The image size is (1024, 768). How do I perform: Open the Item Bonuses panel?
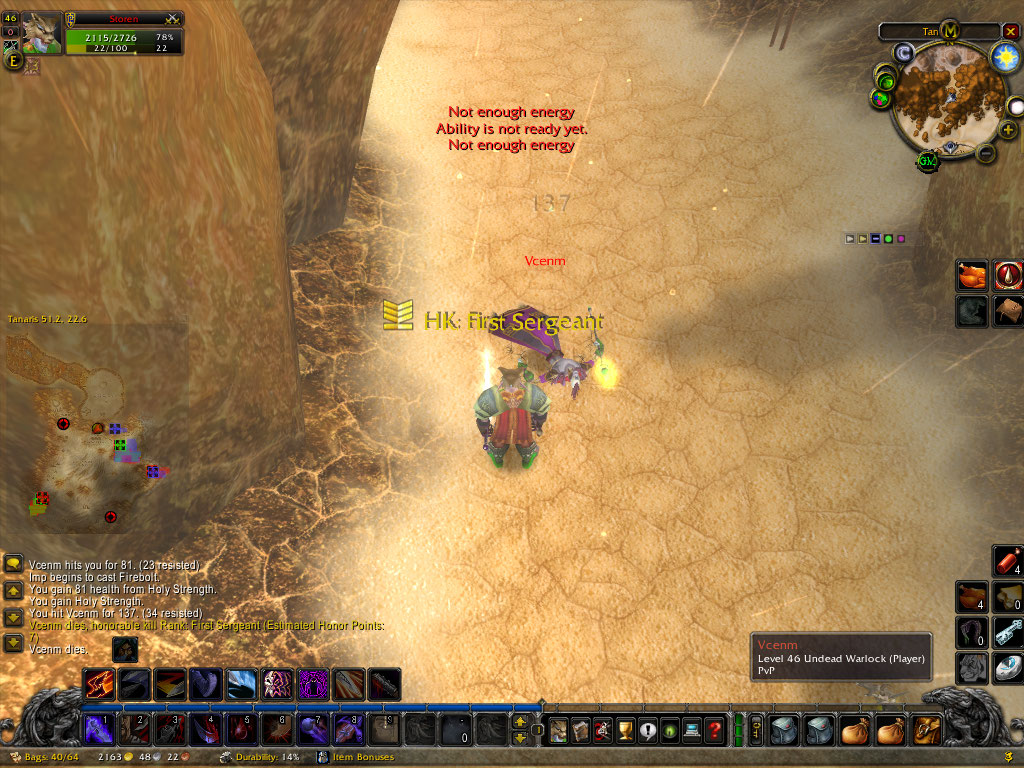[x=365, y=757]
